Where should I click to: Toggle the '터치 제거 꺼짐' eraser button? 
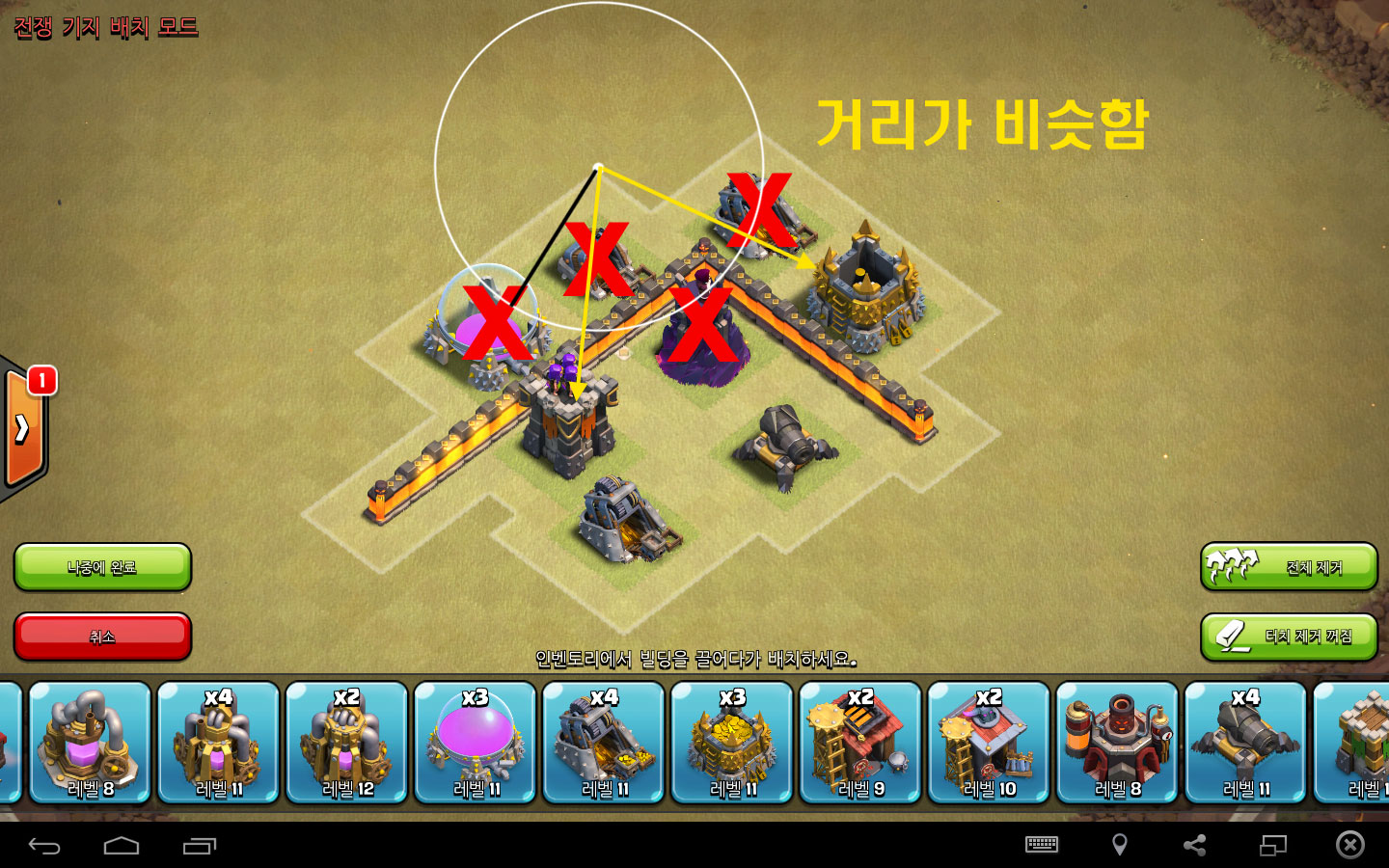click(x=1289, y=637)
